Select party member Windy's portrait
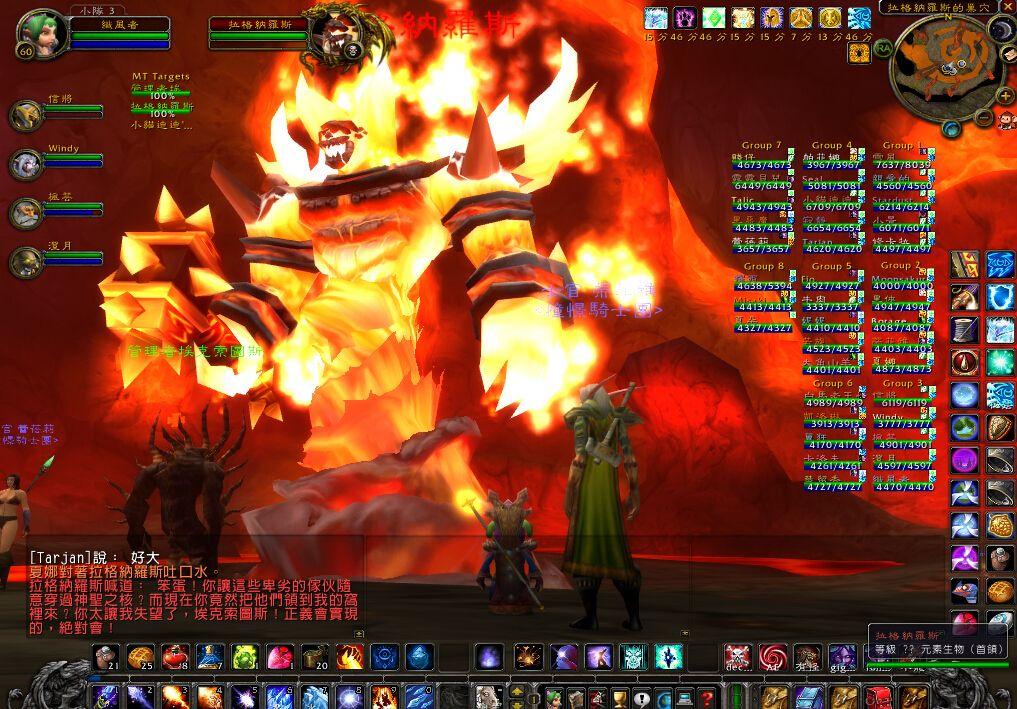This screenshot has width=1017, height=709. tap(26, 164)
